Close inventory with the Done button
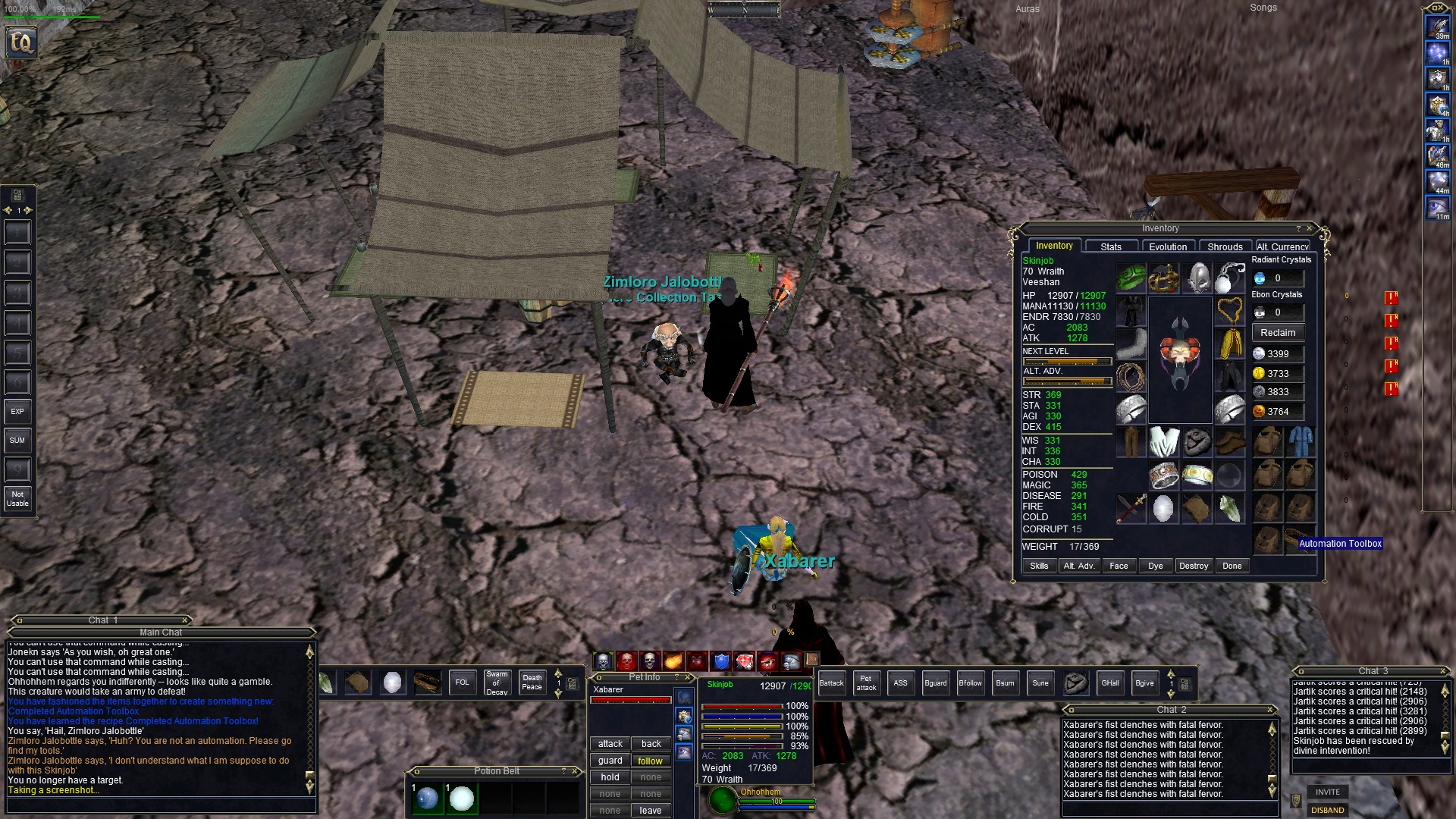 (x=1232, y=566)
